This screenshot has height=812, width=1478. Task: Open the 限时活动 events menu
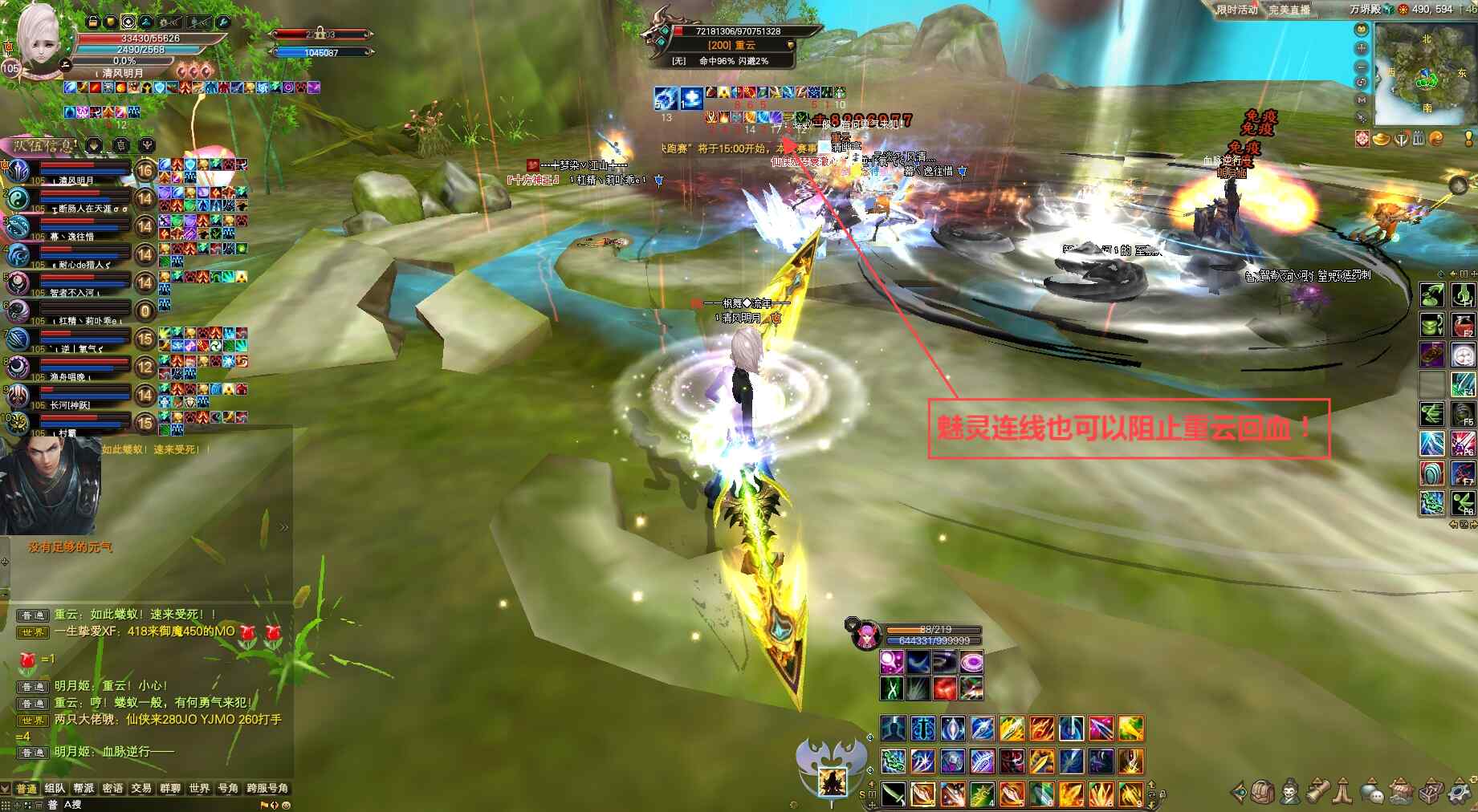click(1236, 10)
